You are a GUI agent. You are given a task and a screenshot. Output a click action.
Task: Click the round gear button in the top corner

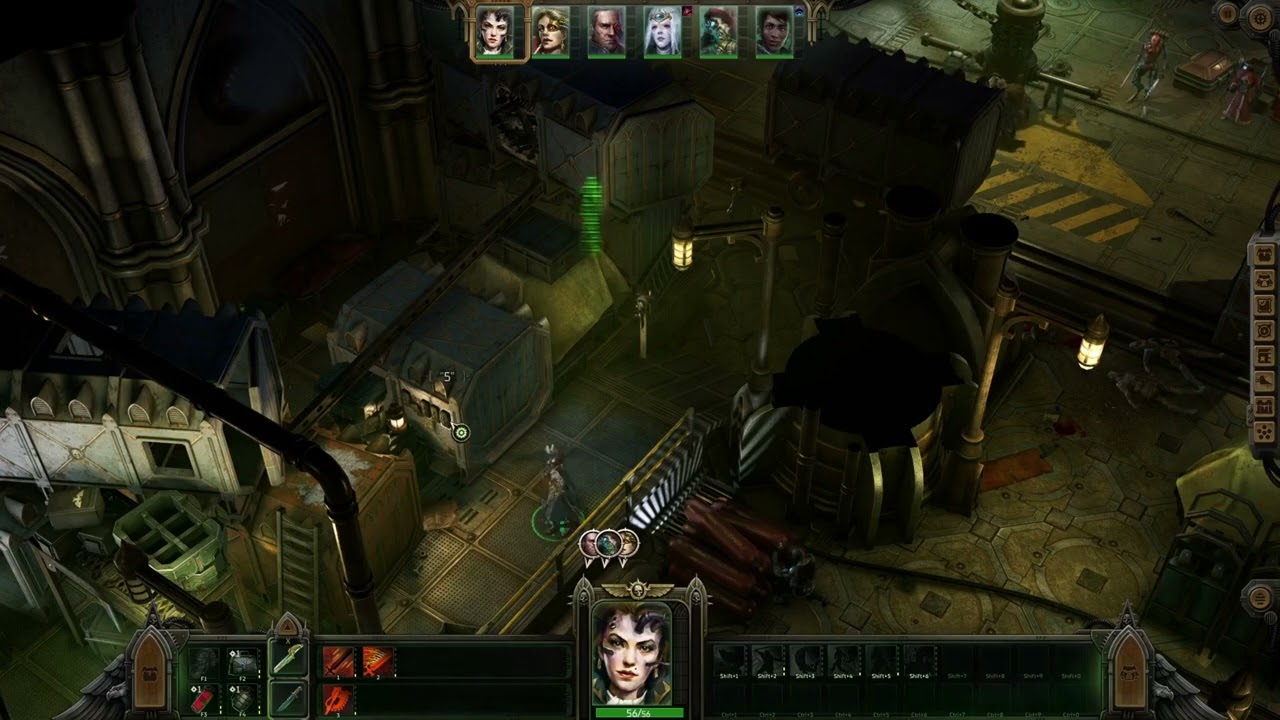tap(1258, 17)
